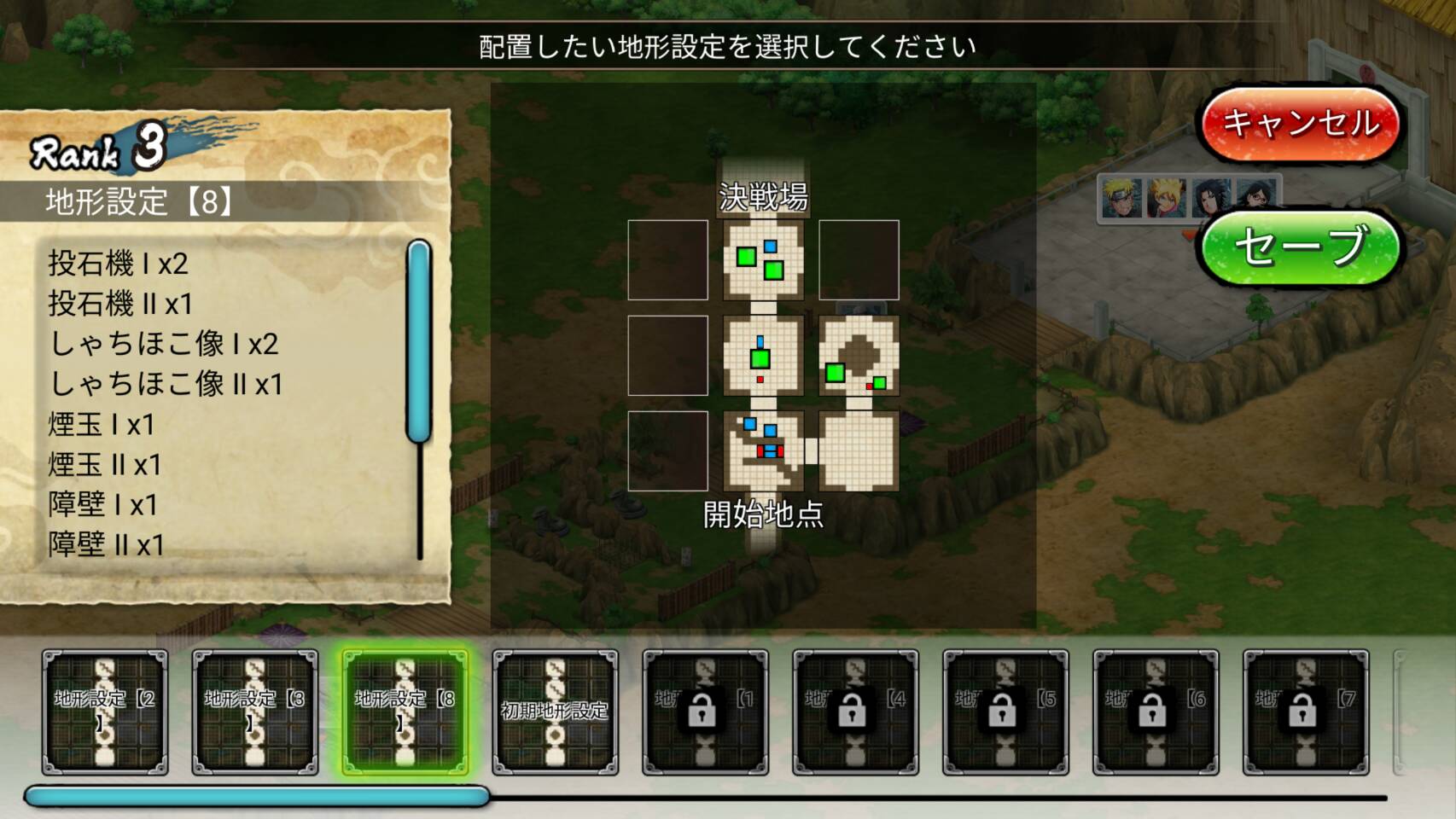Screen dimensions: 1456x819
Task: Cancel with the red キャンセル button
Action: tap(1300, 125)
